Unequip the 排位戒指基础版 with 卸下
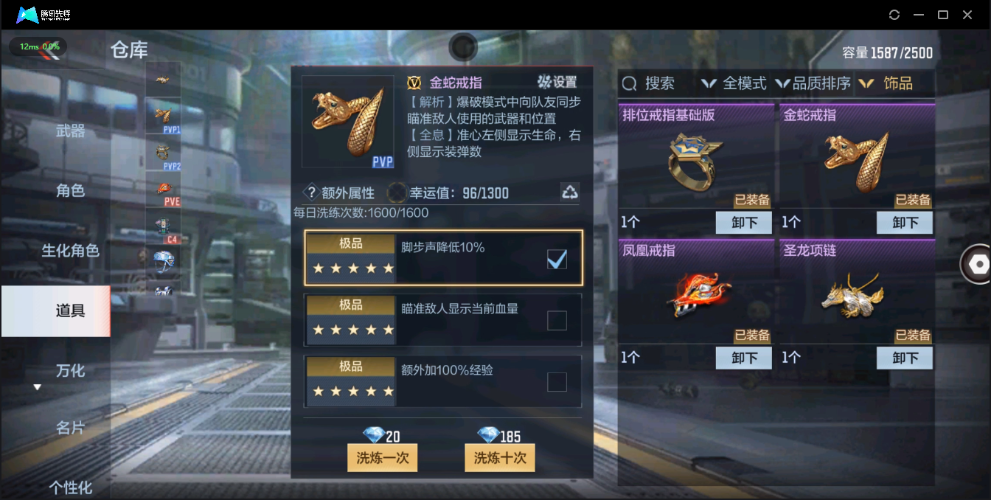Viewport: 991px width, 500px height. pos(743,223)
